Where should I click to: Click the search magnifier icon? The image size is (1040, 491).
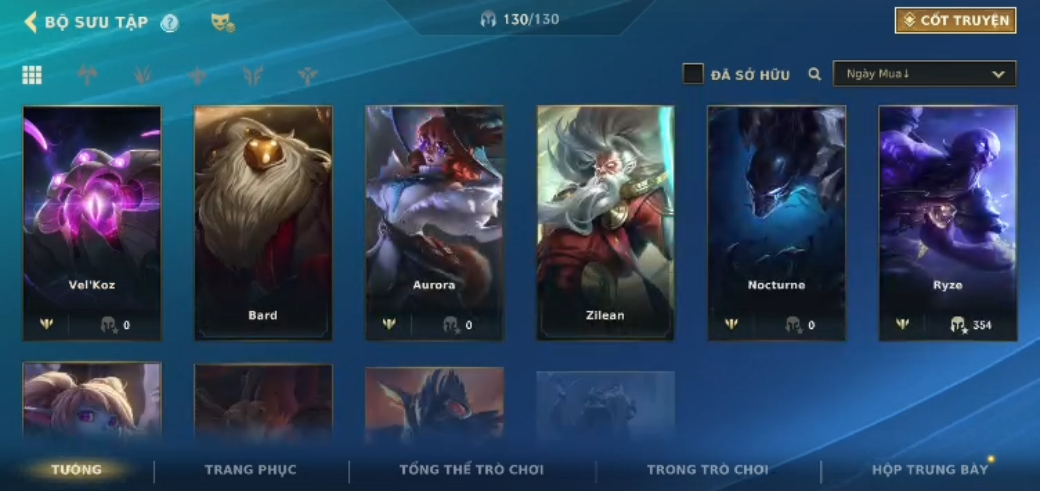pyautogui.click(x=815, y=74)
